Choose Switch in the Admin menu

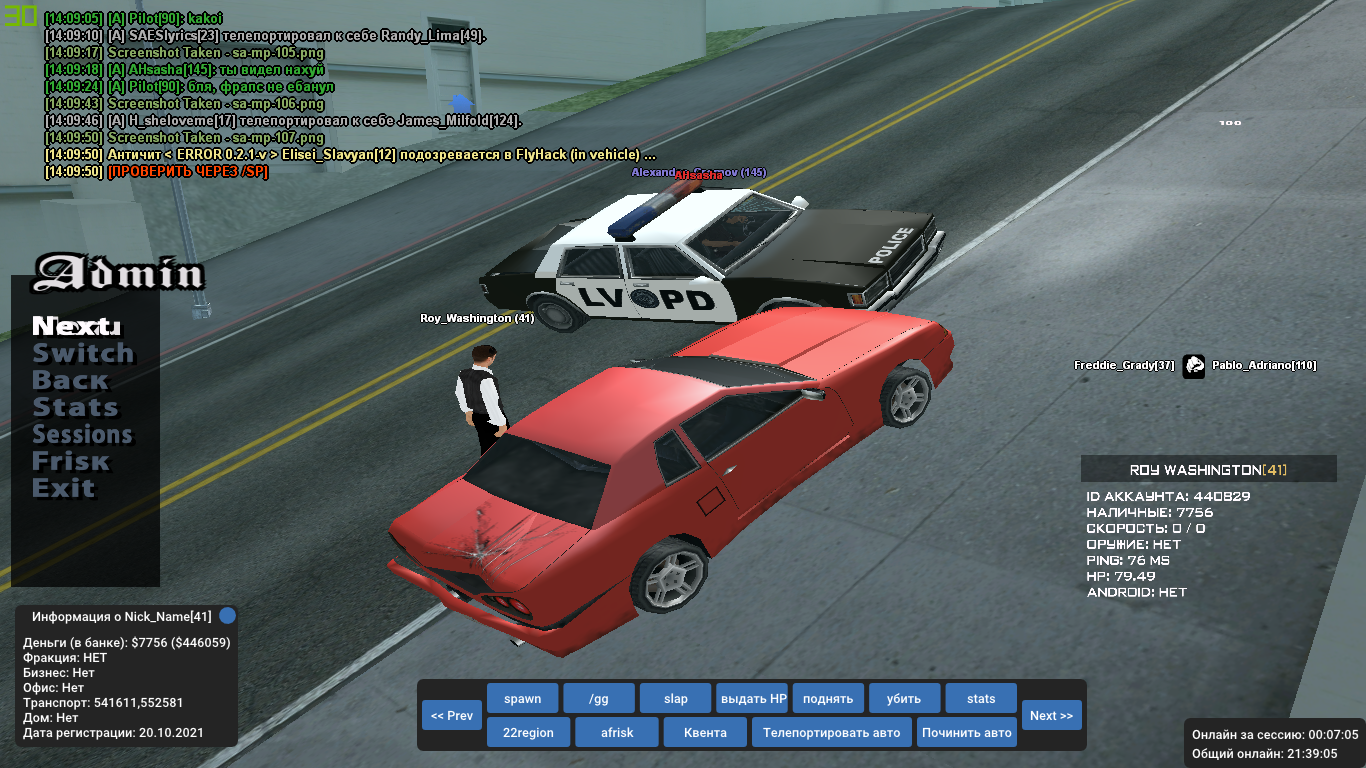(83, 354)
